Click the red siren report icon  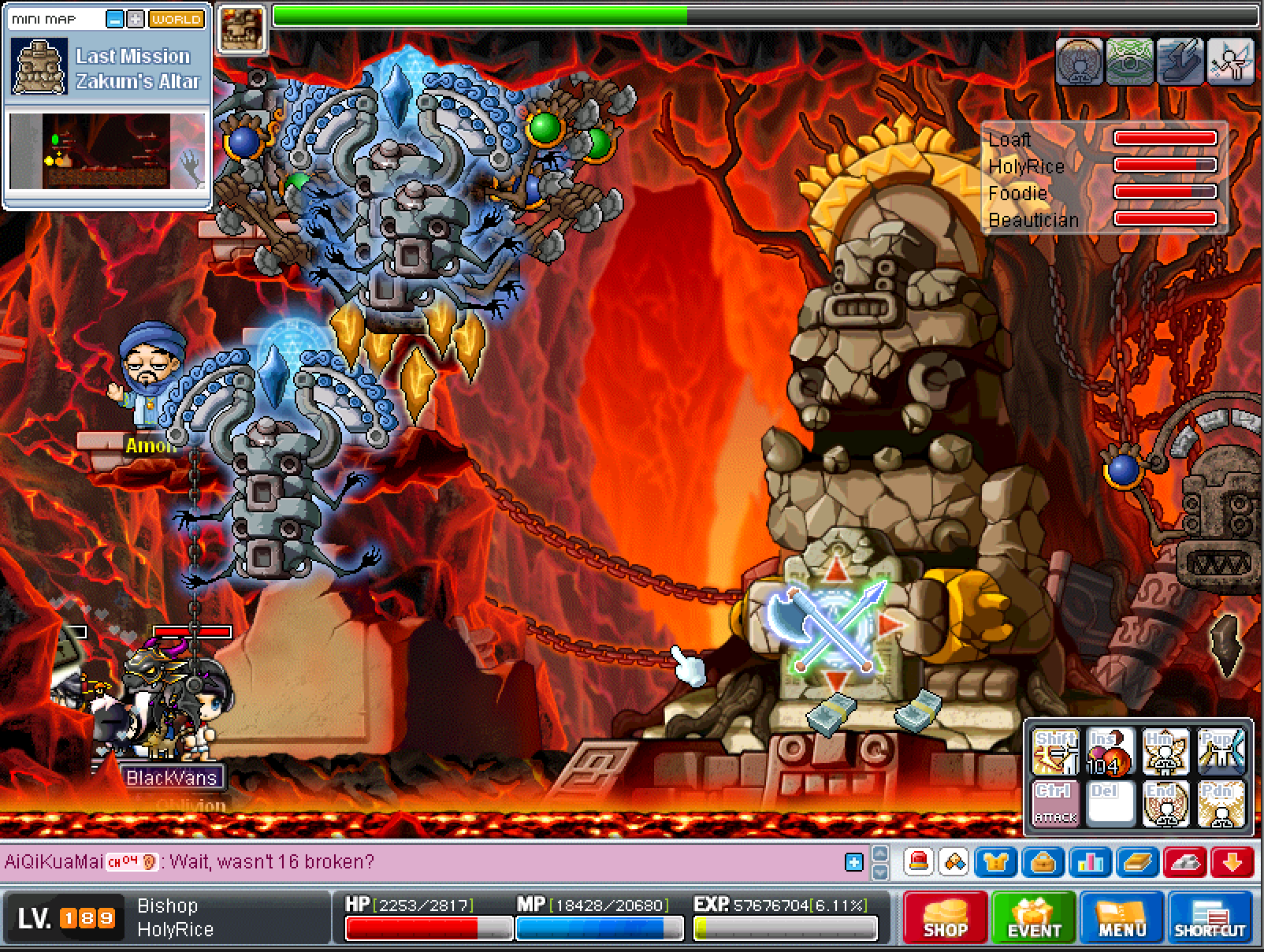coord(918,862)
